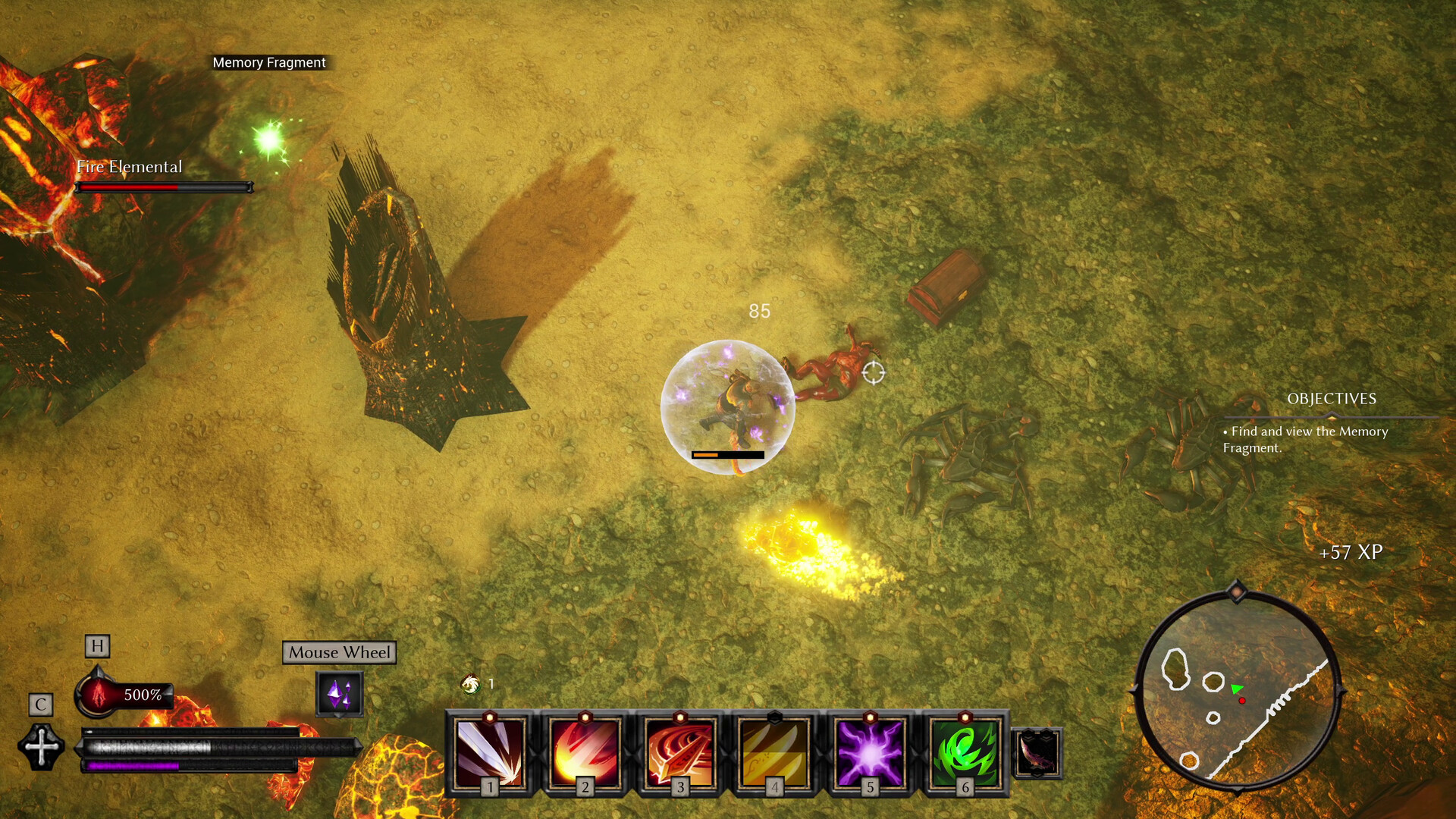Click the Objectives tracker header
Screen dimensions: 1456x819
[x=1331, y=399]
